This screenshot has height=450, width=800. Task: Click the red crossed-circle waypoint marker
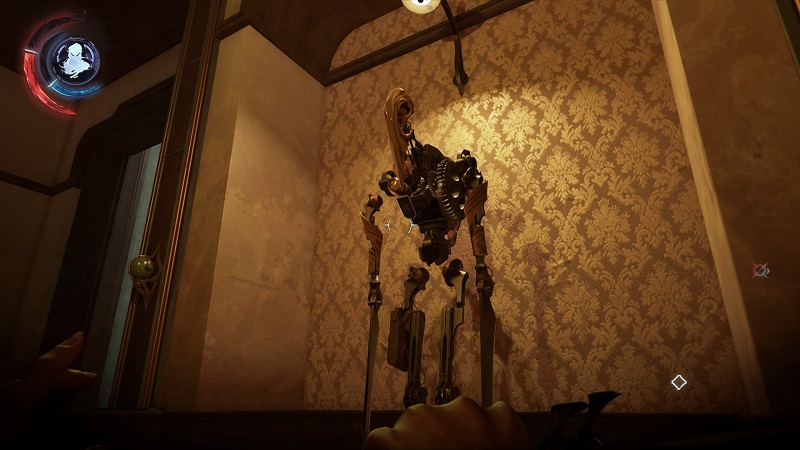coord(761,270)
